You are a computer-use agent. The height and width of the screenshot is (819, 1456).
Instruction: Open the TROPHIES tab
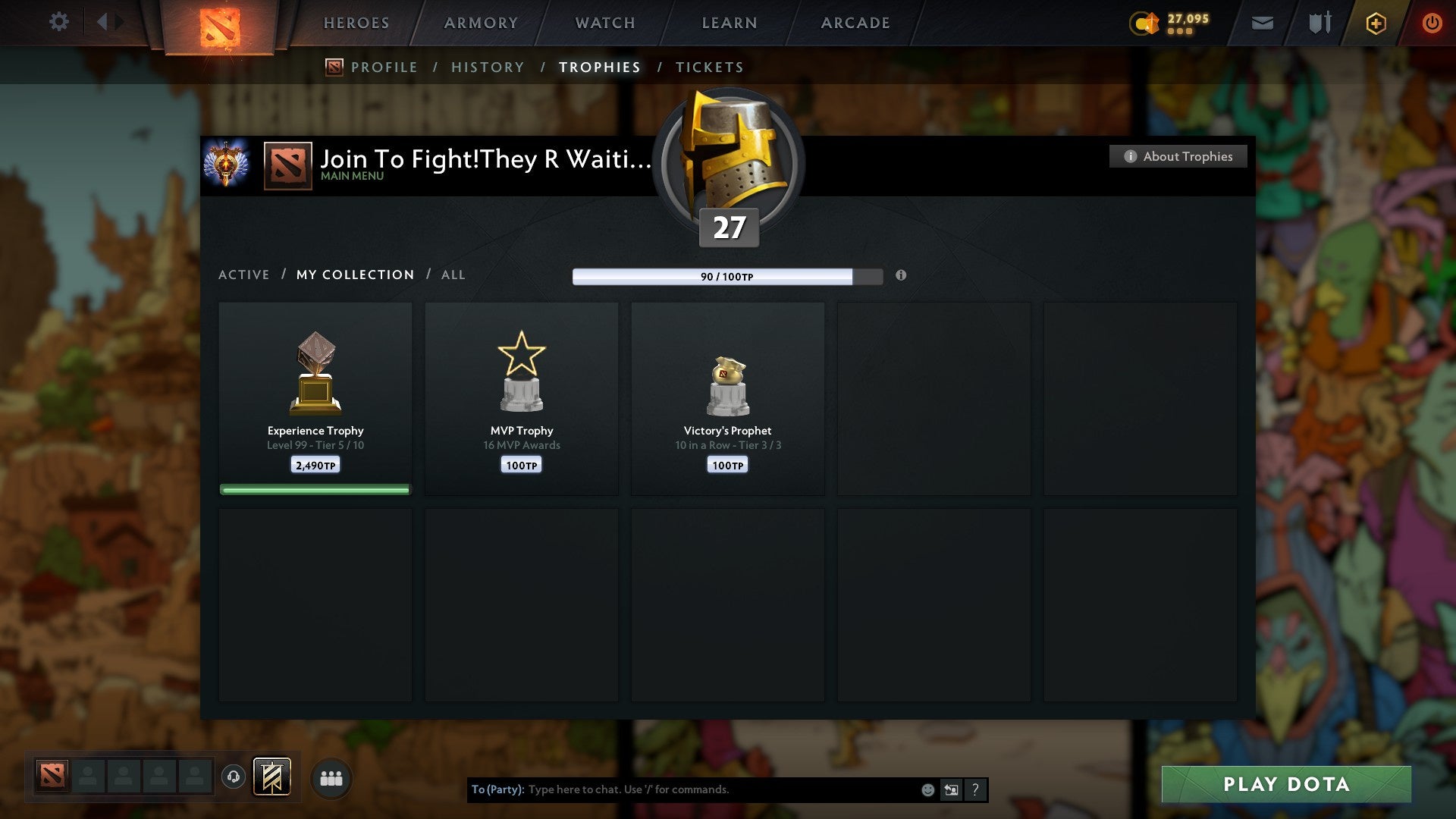pos(600,67)
